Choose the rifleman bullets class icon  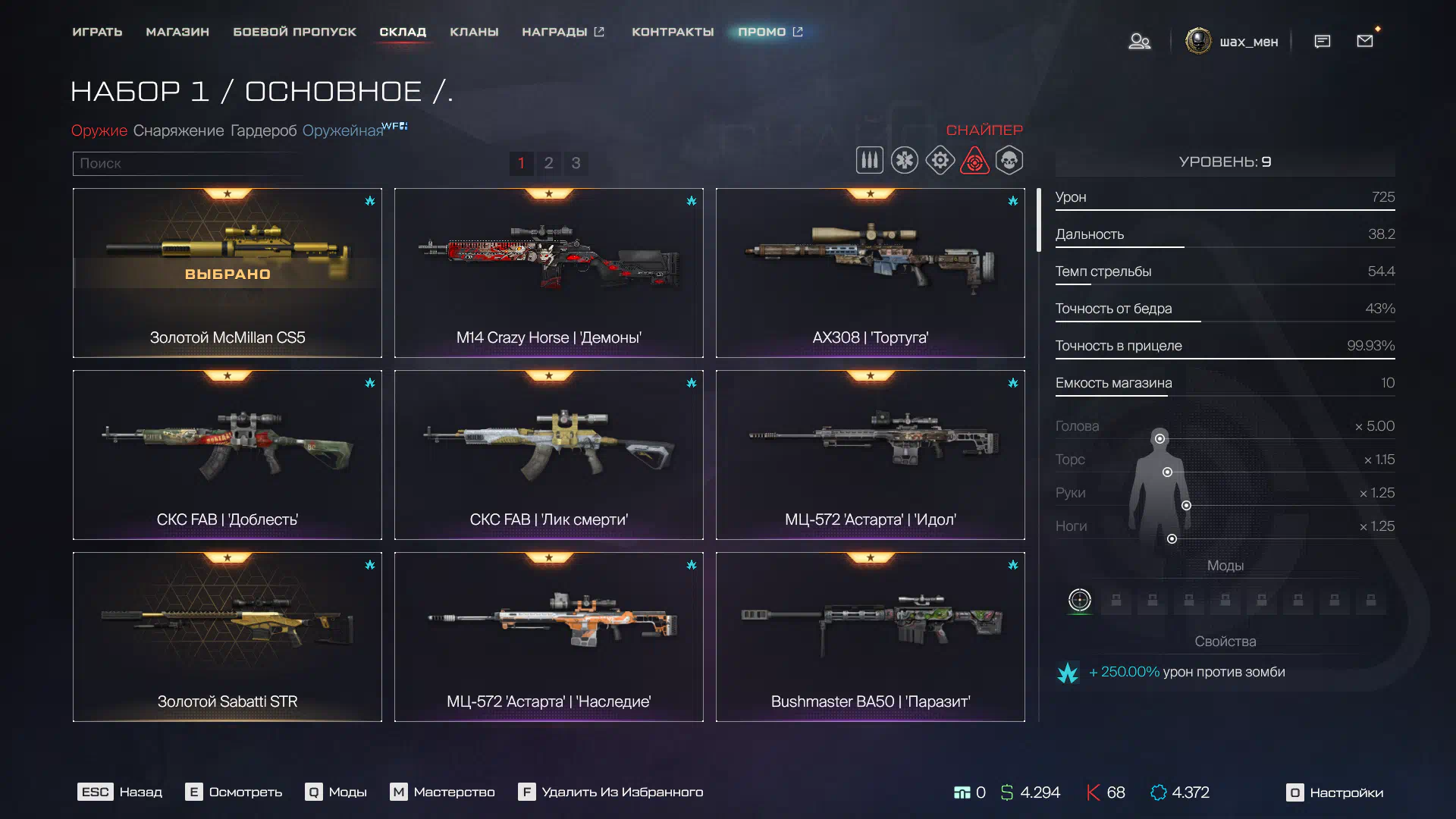[x=869, y=161]
